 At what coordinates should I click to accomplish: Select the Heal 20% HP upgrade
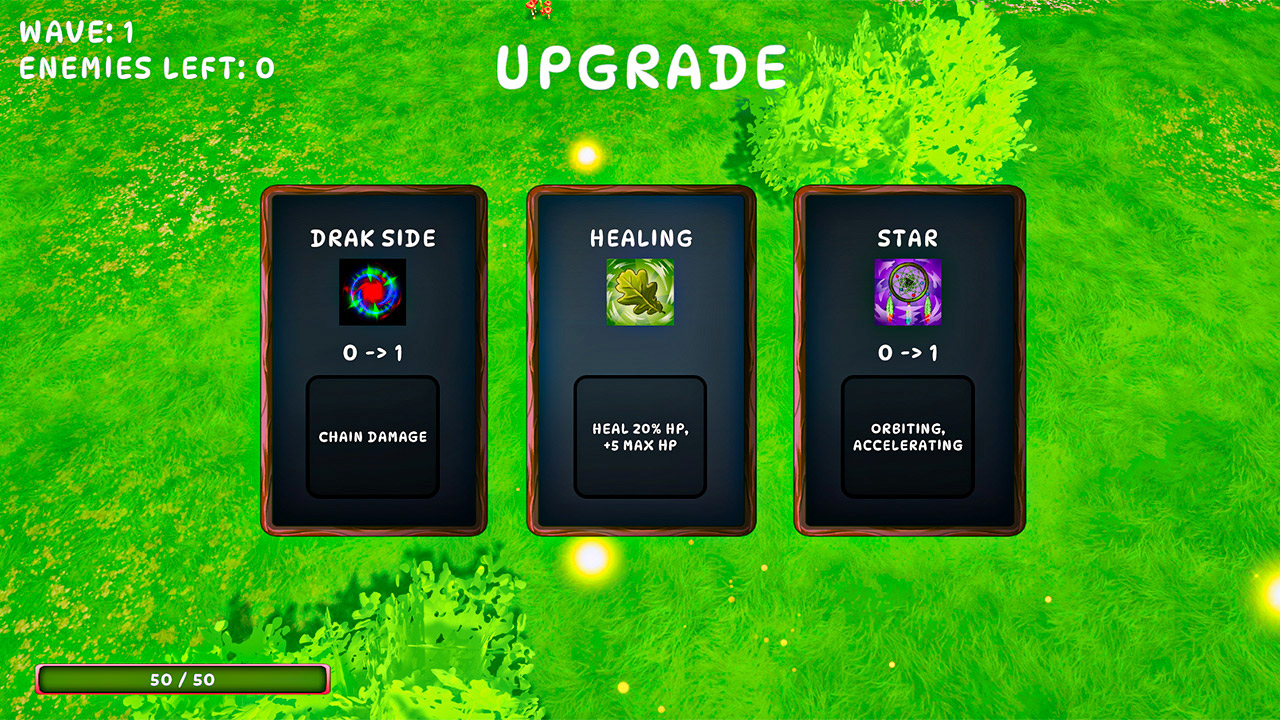640,436
